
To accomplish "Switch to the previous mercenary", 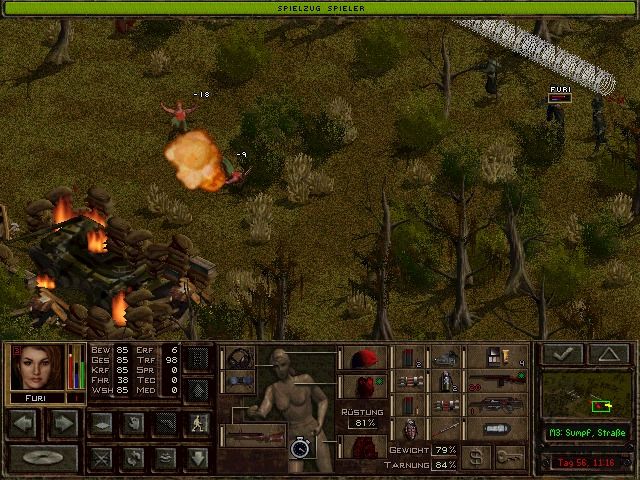I will (24, 423).
